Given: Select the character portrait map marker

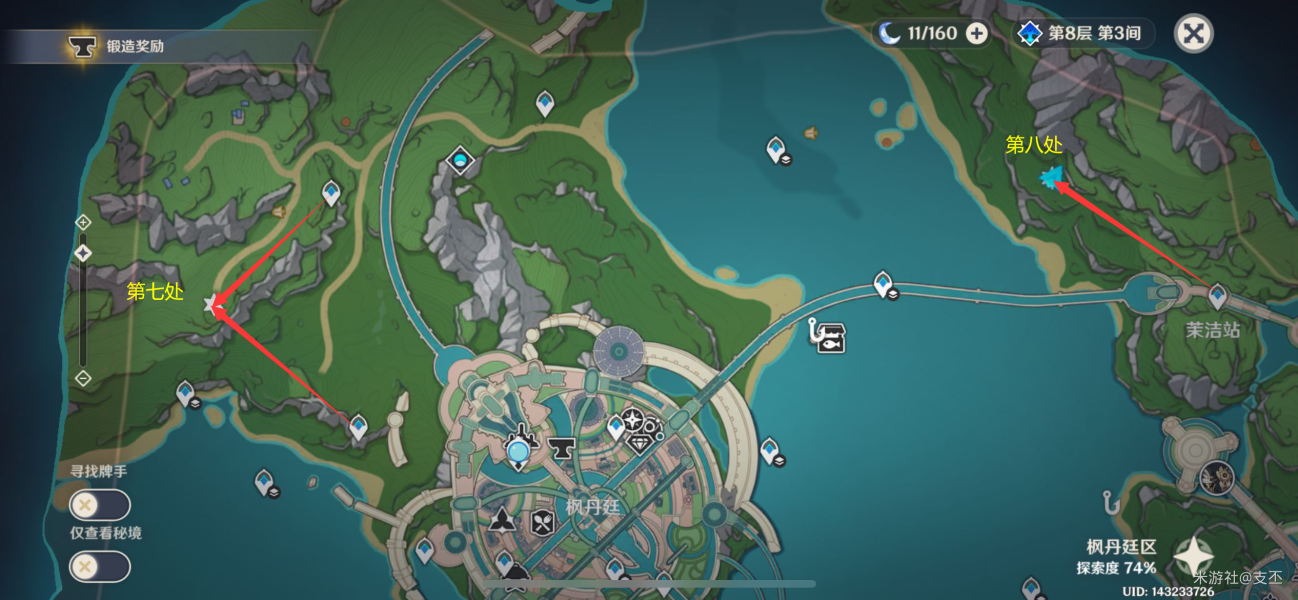Looking at the screenshot, I should coord(1217,479).
